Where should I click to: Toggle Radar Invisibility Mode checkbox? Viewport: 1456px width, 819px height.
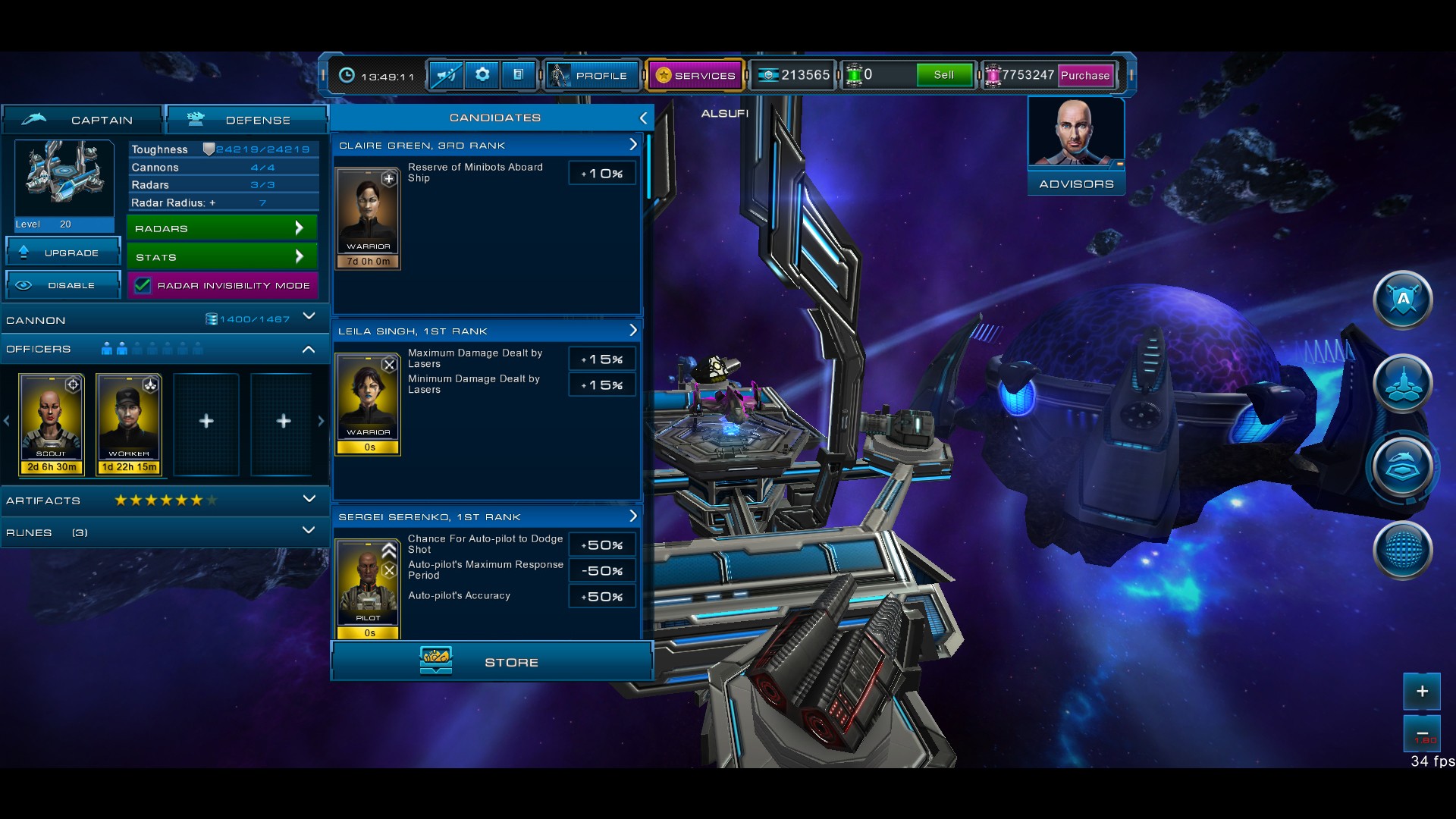(143, 286)
